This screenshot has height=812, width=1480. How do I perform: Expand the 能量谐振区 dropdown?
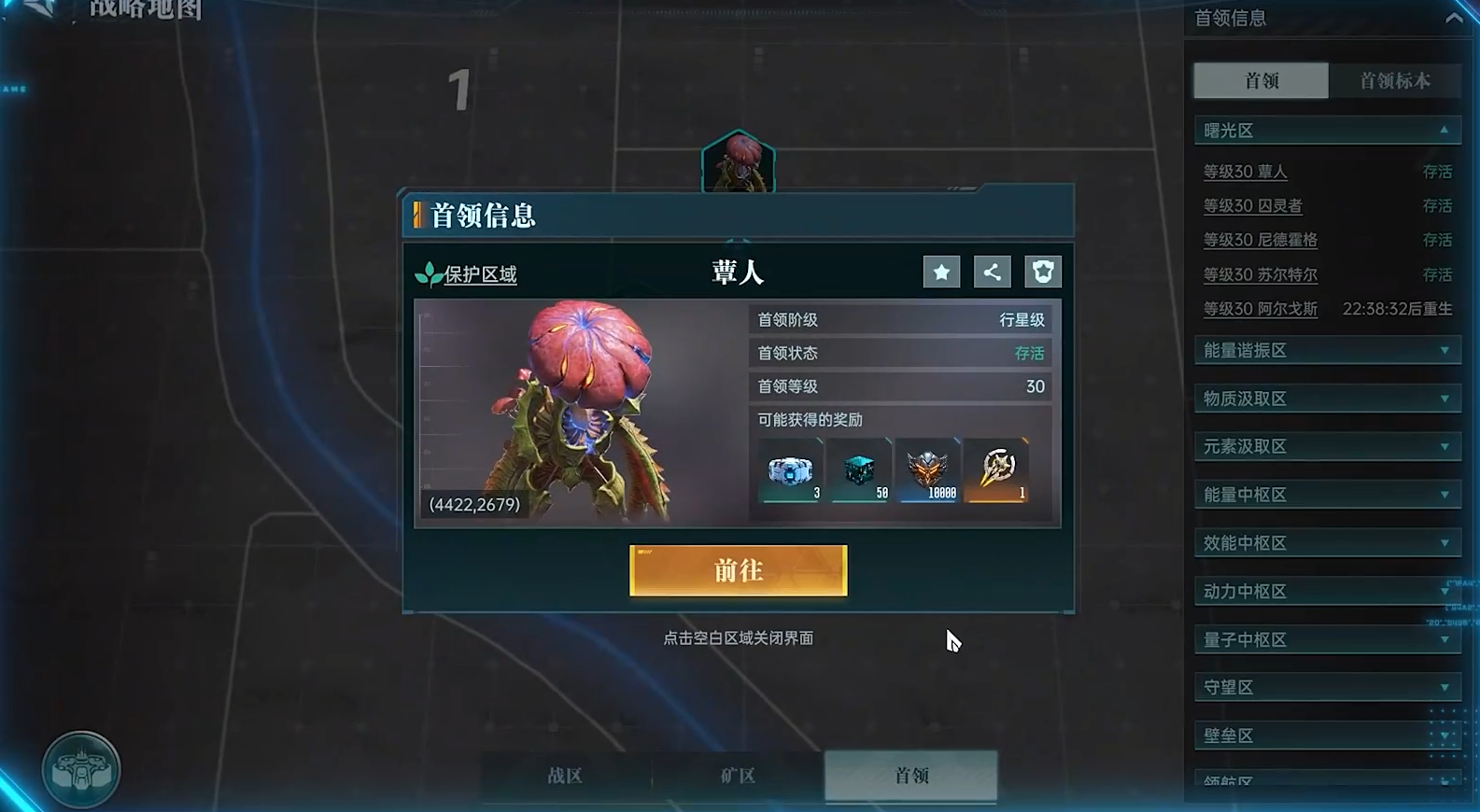tap(1326, 350)
